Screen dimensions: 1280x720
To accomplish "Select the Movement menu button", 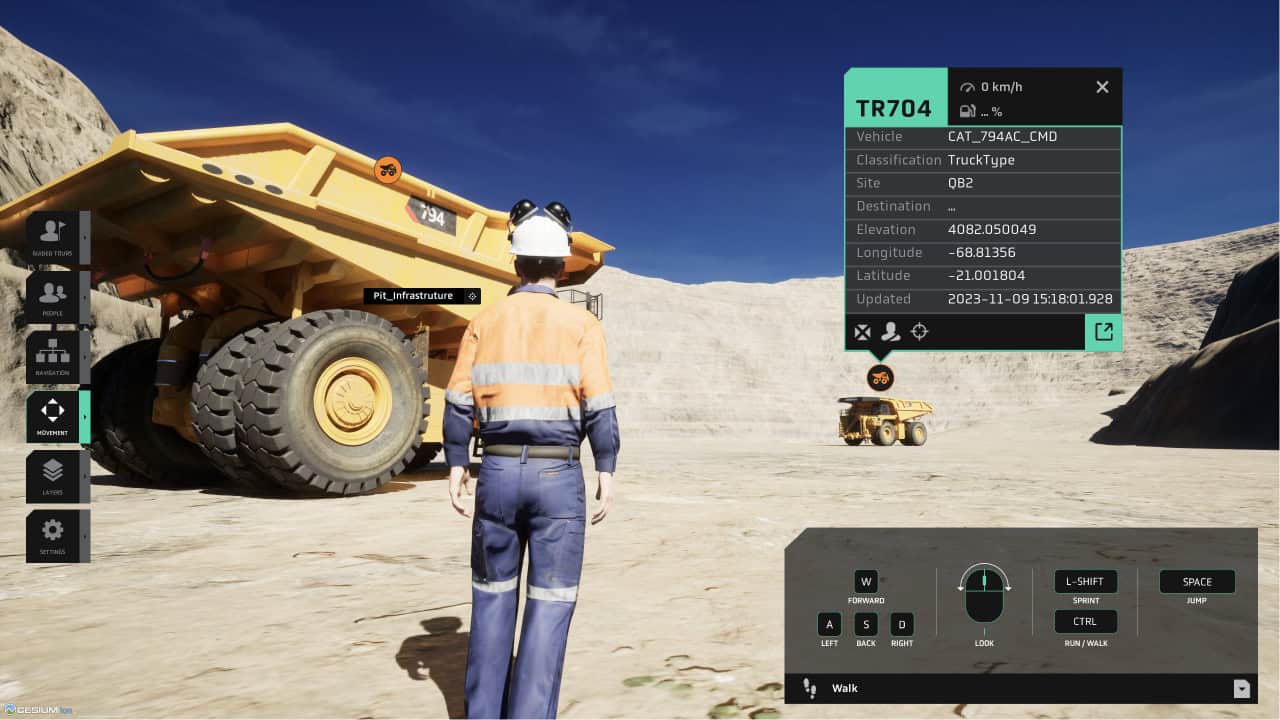I will (52, 416).
